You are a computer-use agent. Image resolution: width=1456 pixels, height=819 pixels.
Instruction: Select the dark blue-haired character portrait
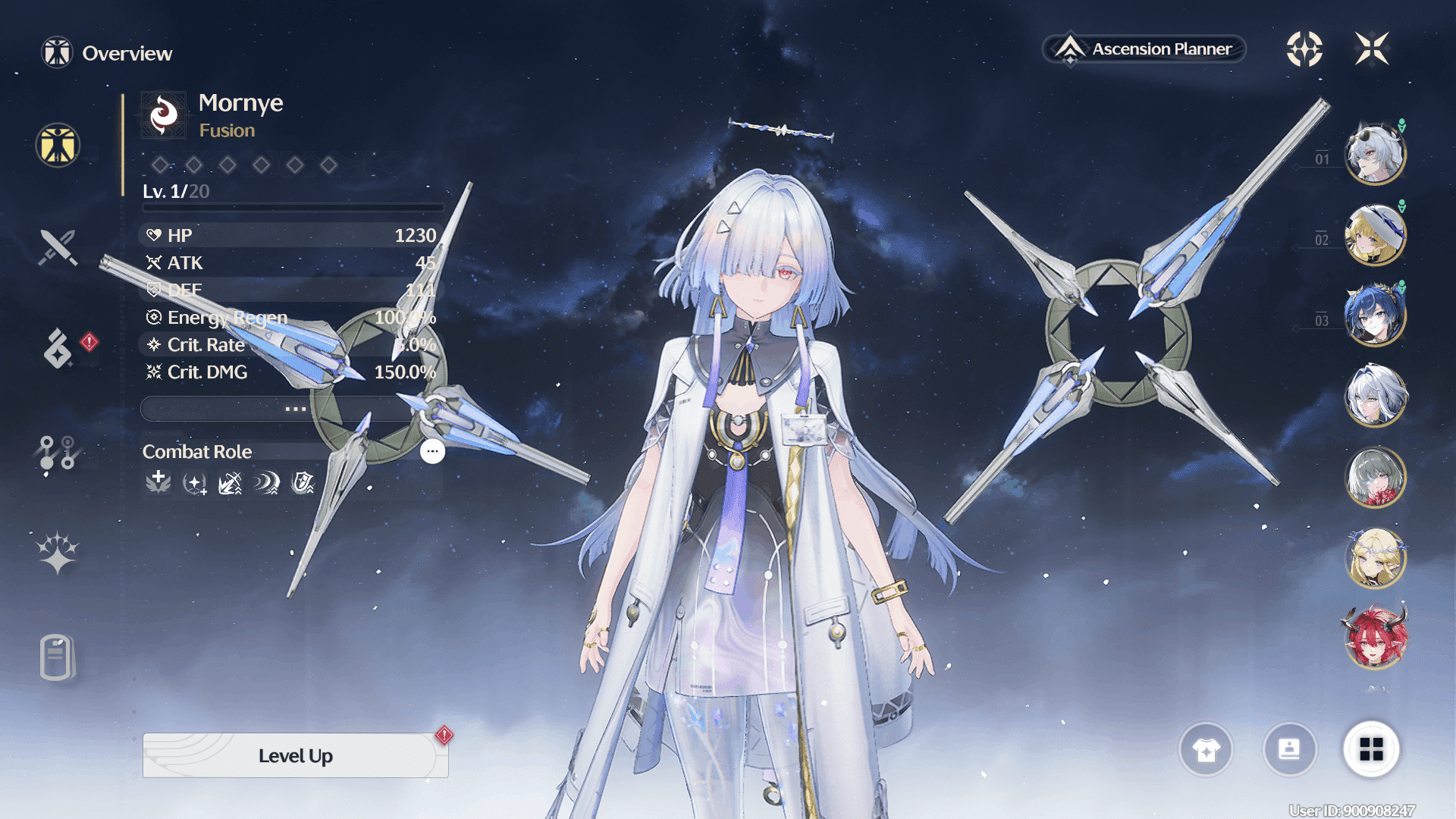click(1375, 315)
